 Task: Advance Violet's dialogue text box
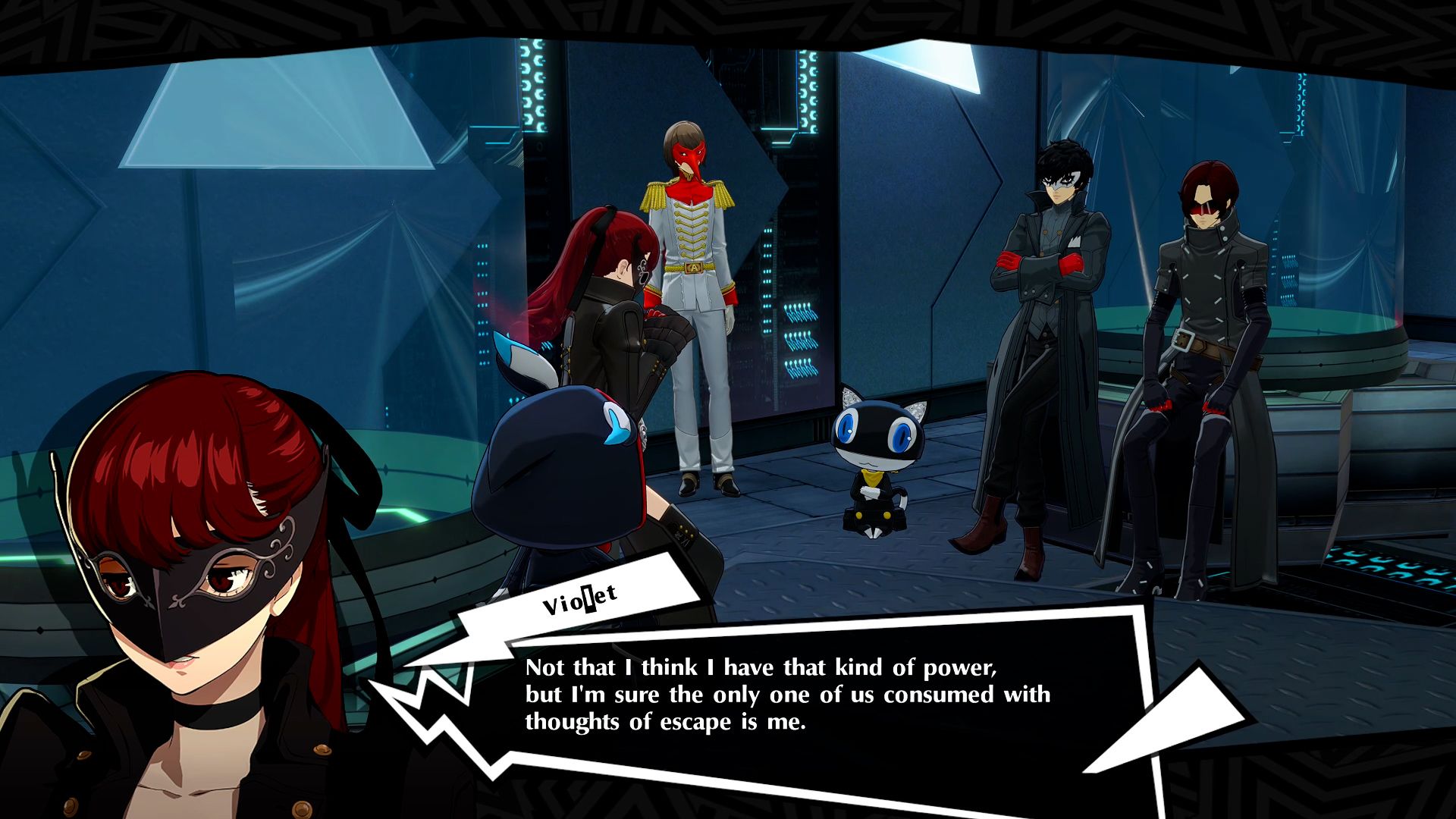[789, 695]
